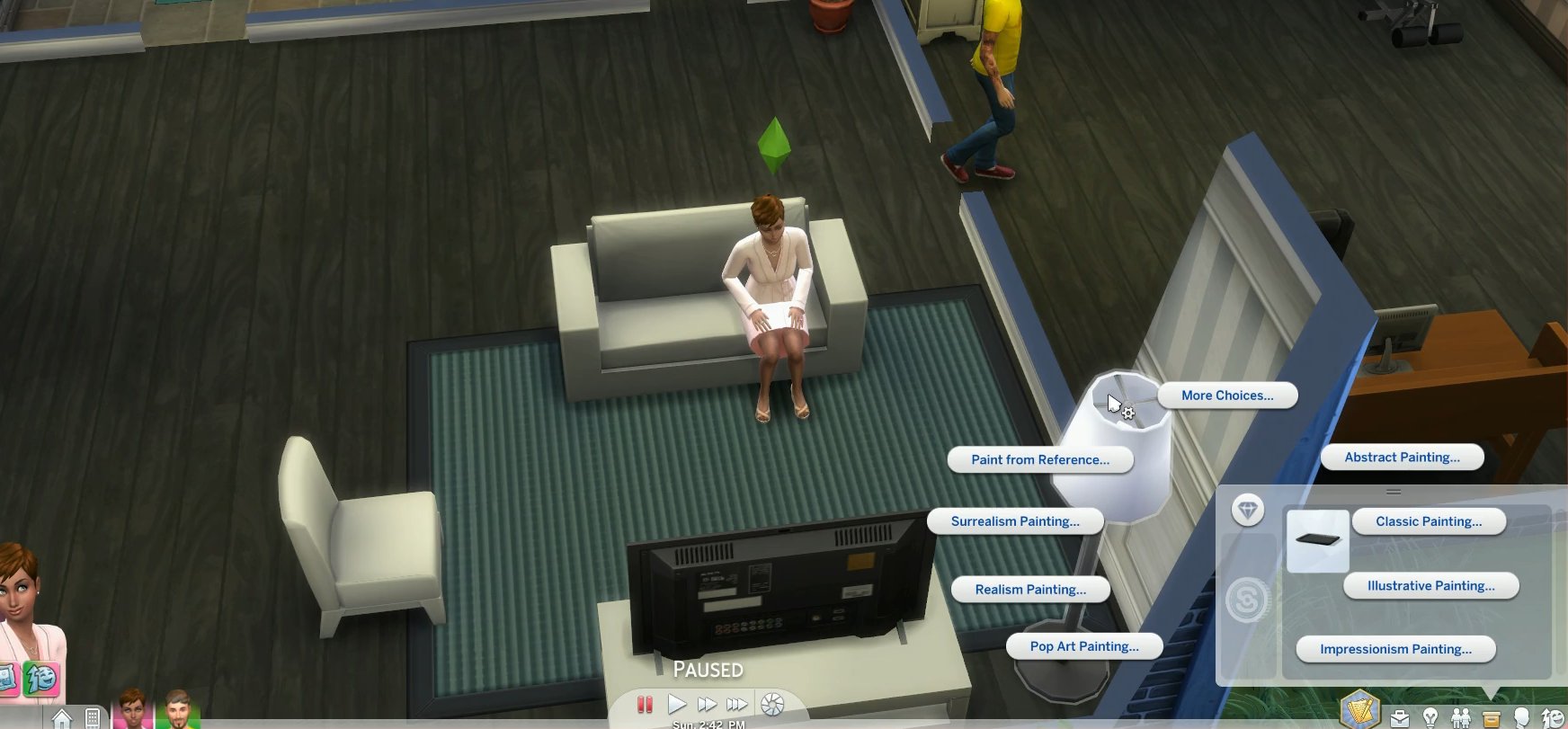Select Realism Painting
This screenshot has width=1568, height=729.
1029,589
